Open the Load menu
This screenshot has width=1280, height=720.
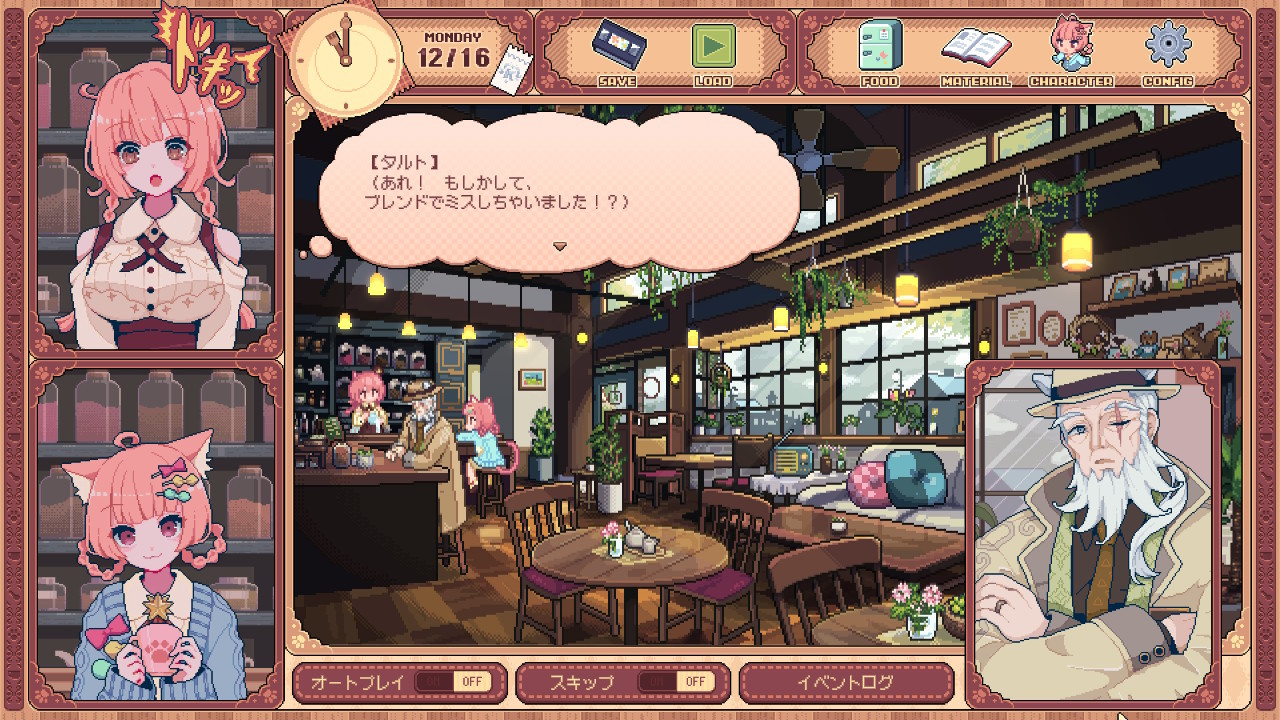point(713,52)
